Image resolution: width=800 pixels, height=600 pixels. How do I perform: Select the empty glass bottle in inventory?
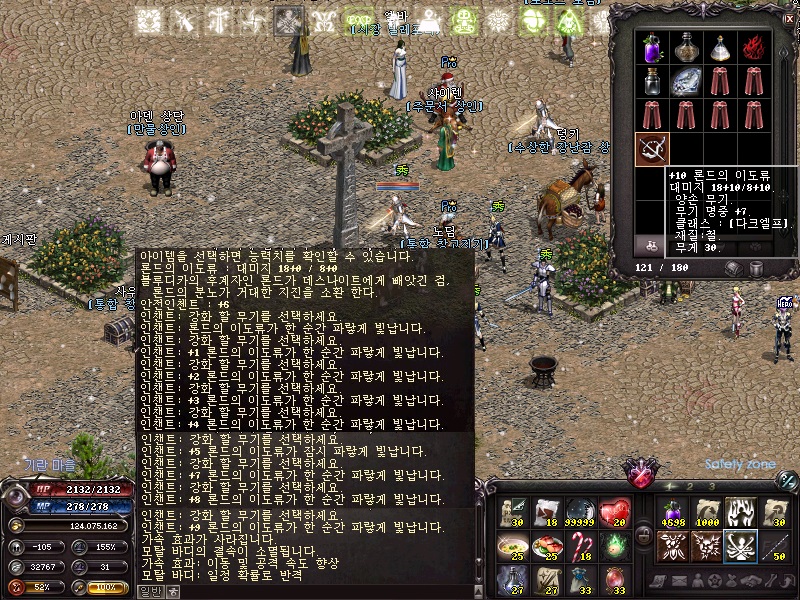click(x=652, y=80)
